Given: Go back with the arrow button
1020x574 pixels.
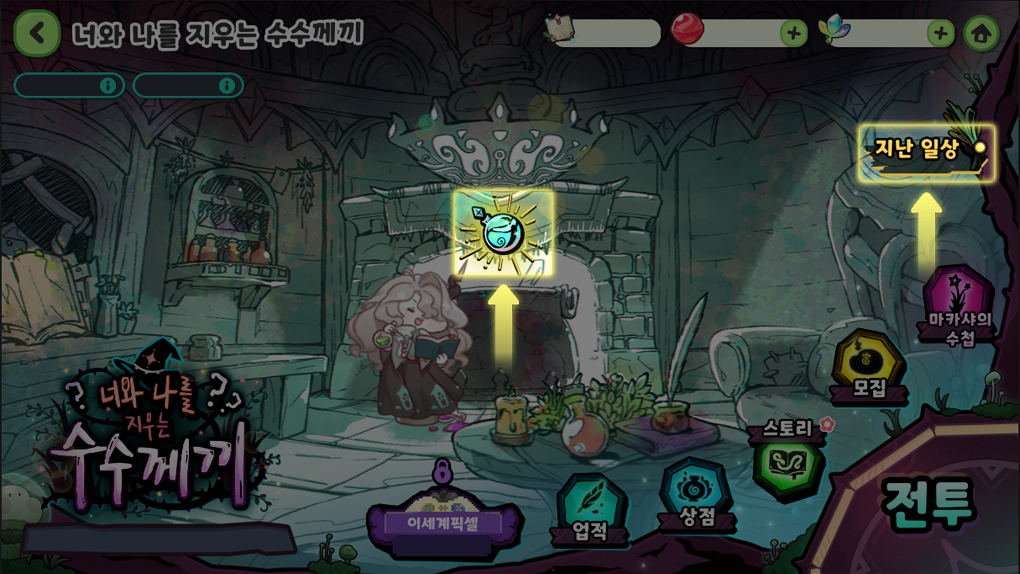Looking at the screenshot, I should point(37,33).
